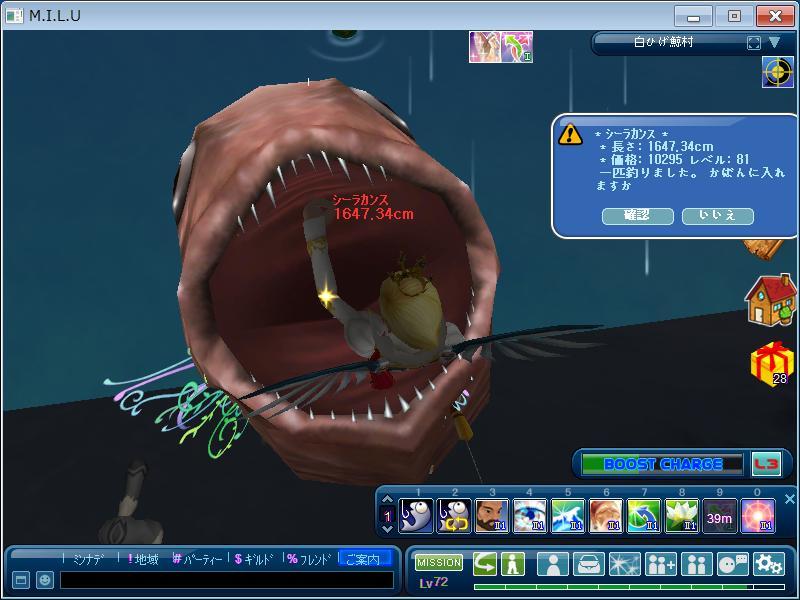Viewport: 800px width, 600px height.
Task: Maximize the M.I.L.U game window
Action: pos(734,16)
